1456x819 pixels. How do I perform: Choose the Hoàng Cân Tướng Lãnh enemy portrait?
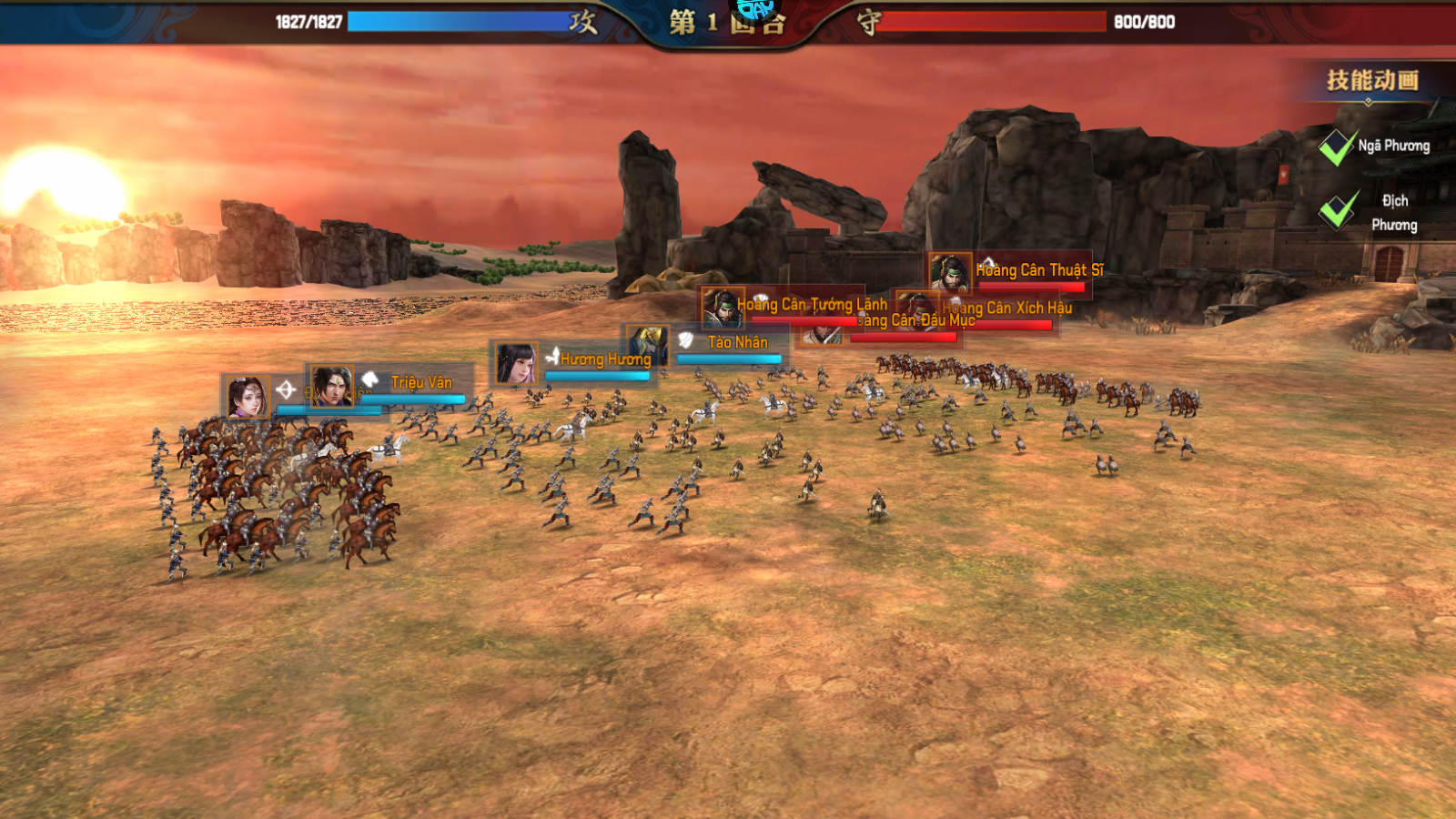pos(723,308)
